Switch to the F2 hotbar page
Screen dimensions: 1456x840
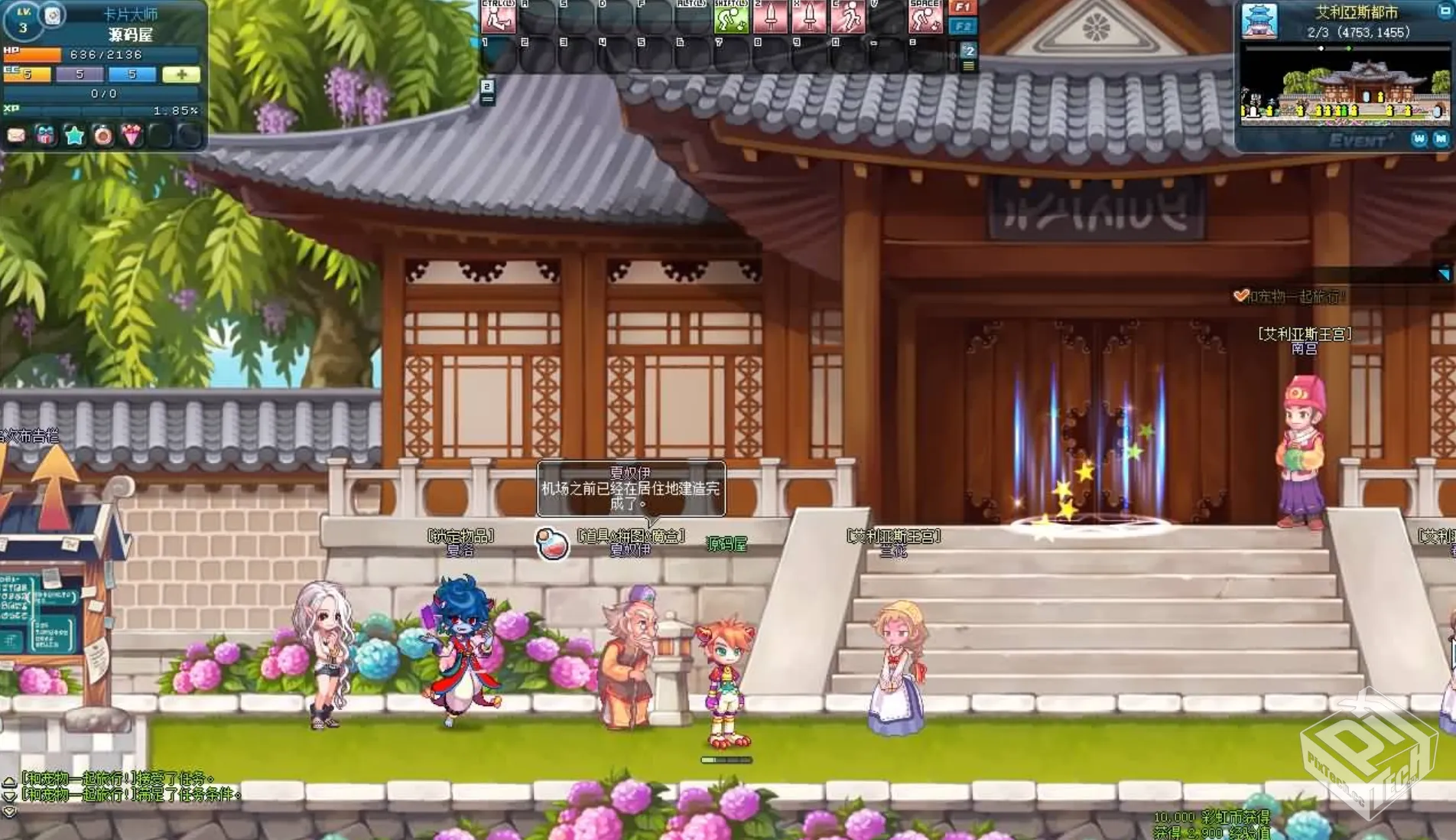(x=963, y=27)
